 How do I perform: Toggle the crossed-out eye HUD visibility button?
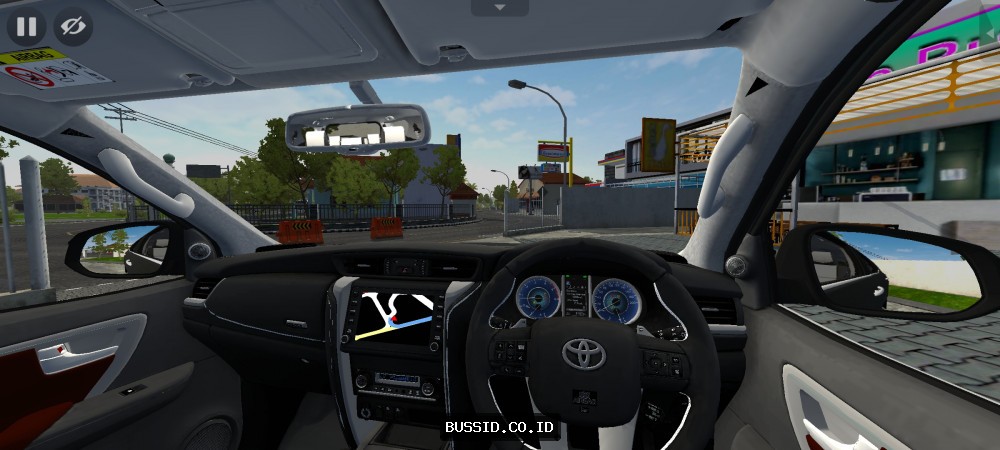click(x=72, y=26)
